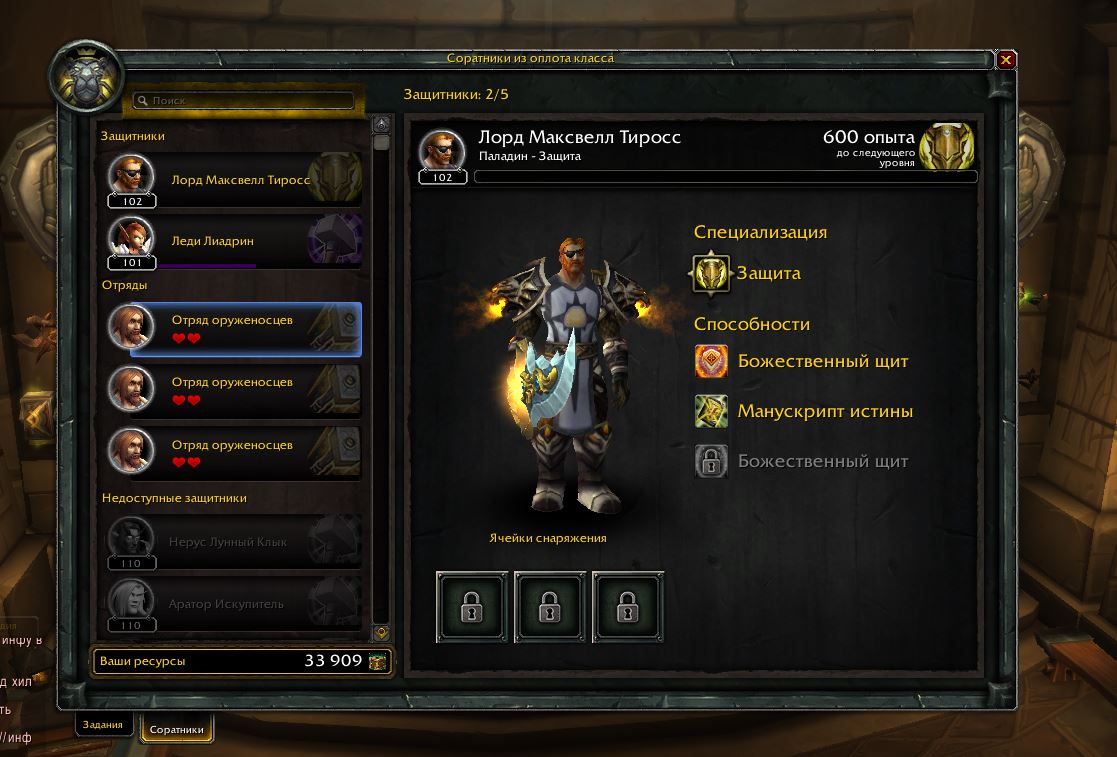Select Леди Лиадрин follower row

point(240,241)
